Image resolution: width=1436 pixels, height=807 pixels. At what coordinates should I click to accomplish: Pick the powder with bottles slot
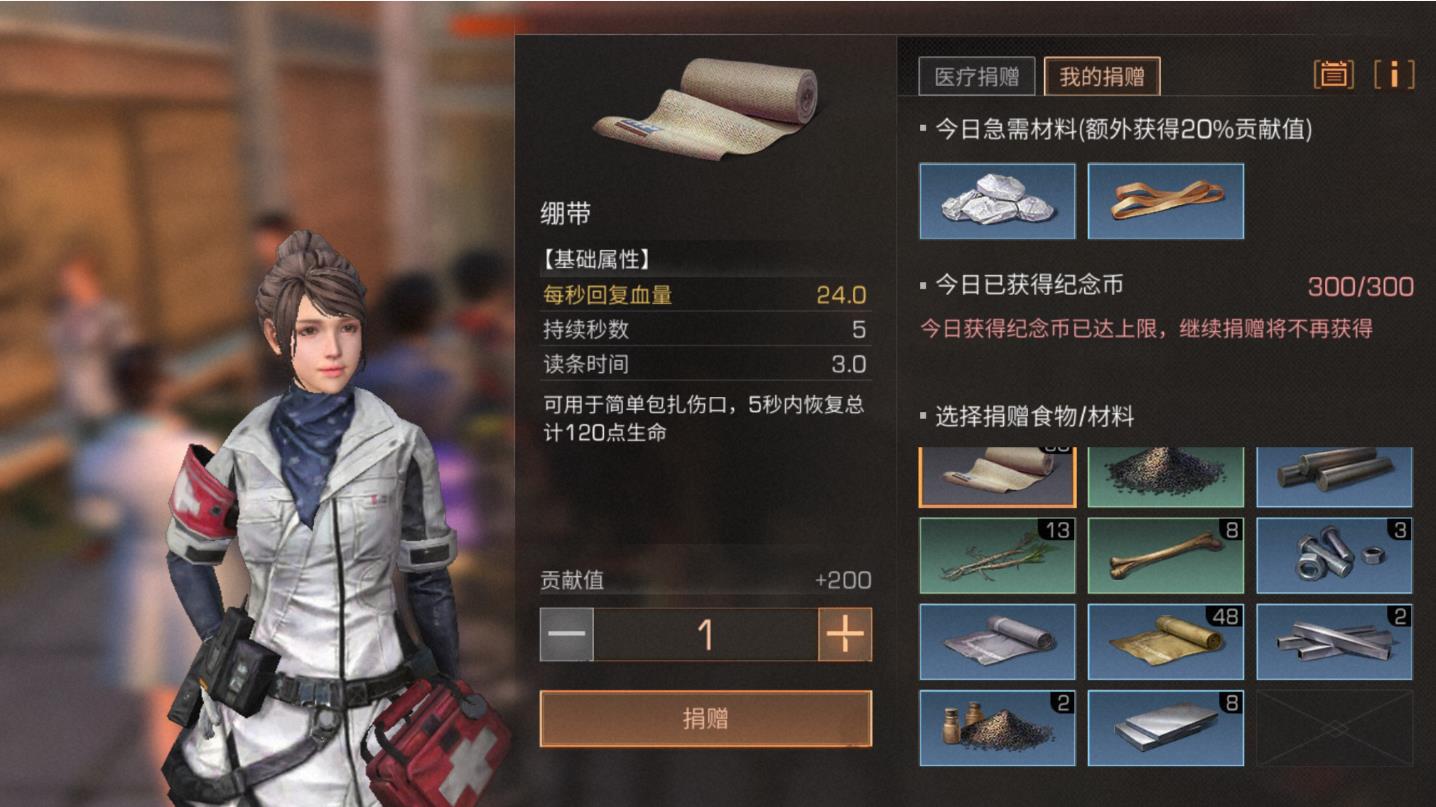pos(997,727)
